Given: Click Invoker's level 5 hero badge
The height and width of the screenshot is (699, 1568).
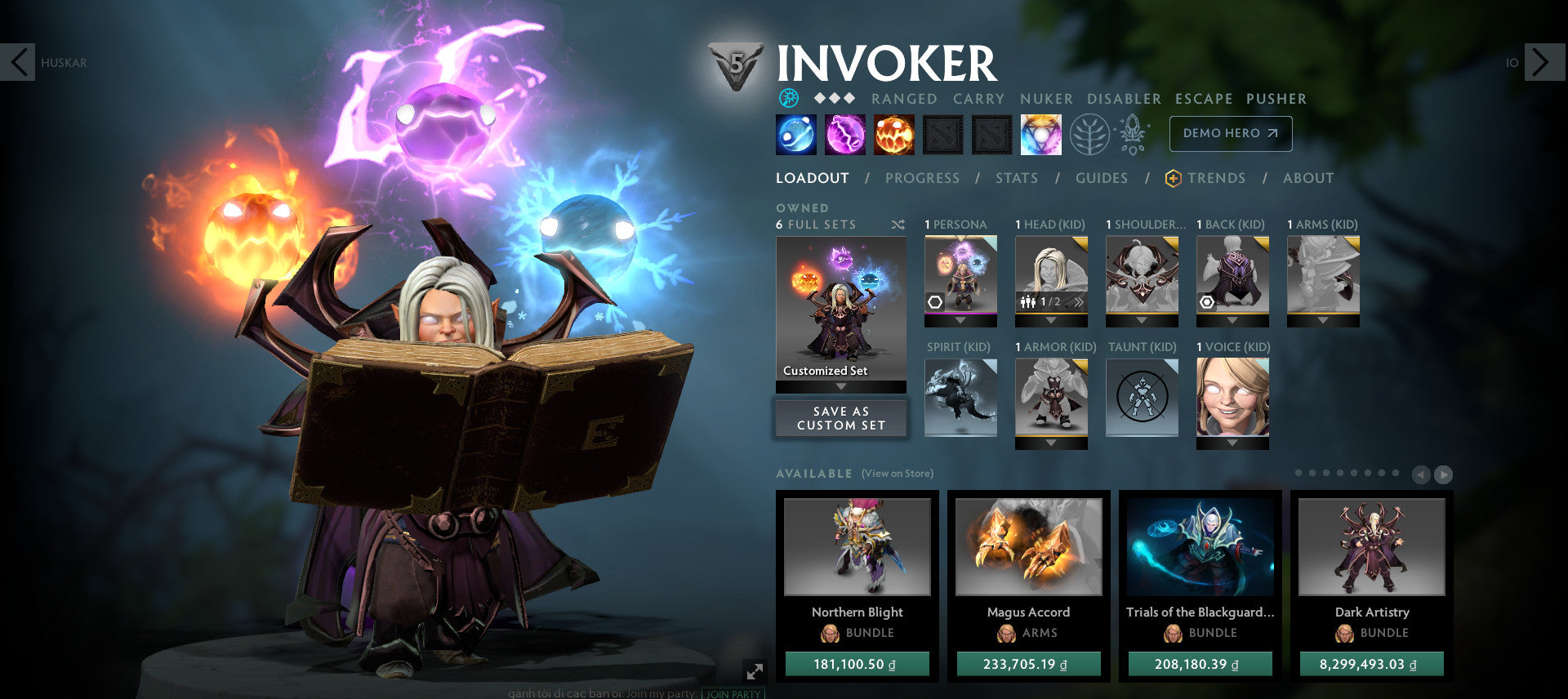Looking at the screenshot, I should (x=735, y=61).
